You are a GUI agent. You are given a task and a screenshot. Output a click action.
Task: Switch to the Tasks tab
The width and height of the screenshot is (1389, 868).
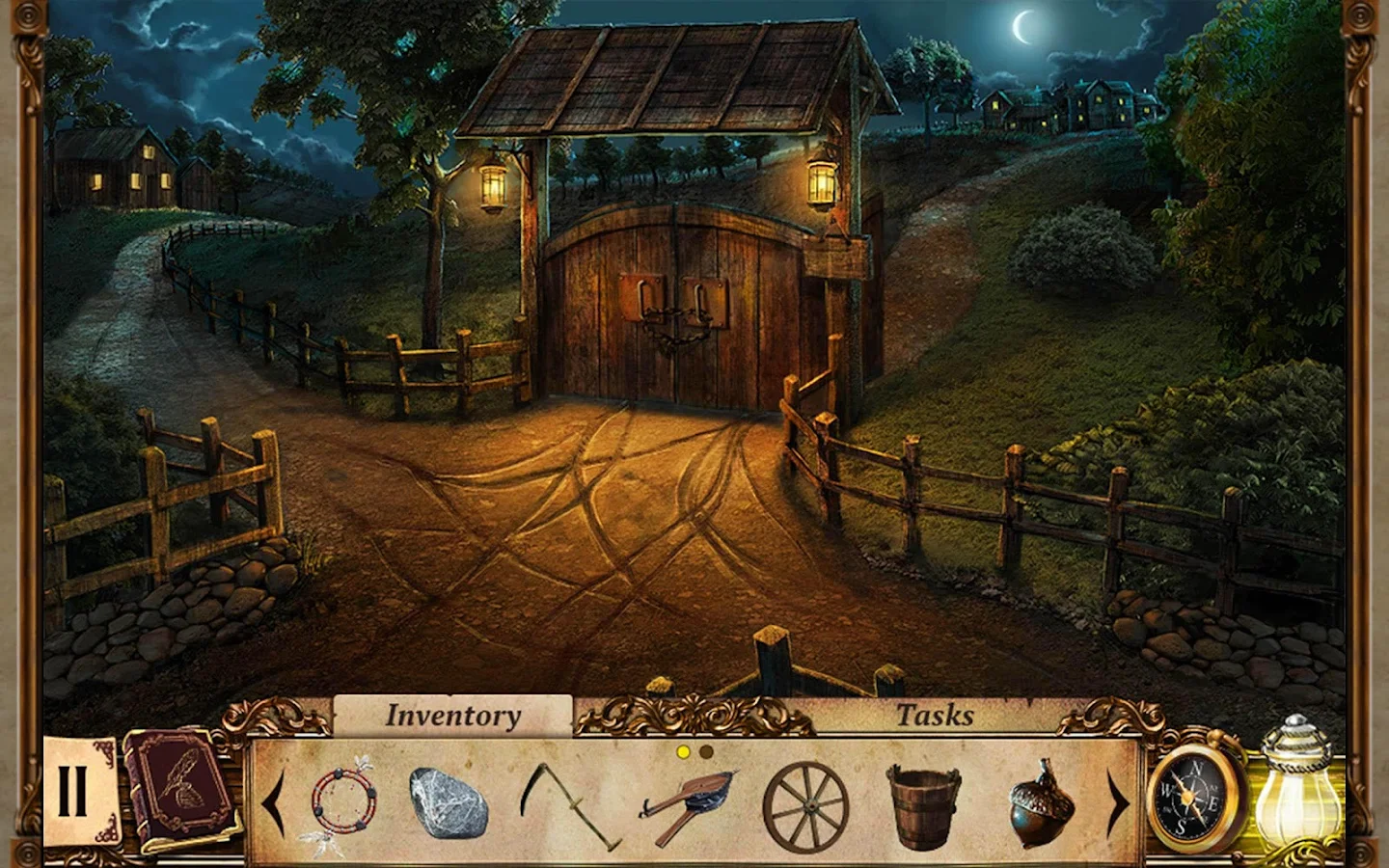click(936, 715)
